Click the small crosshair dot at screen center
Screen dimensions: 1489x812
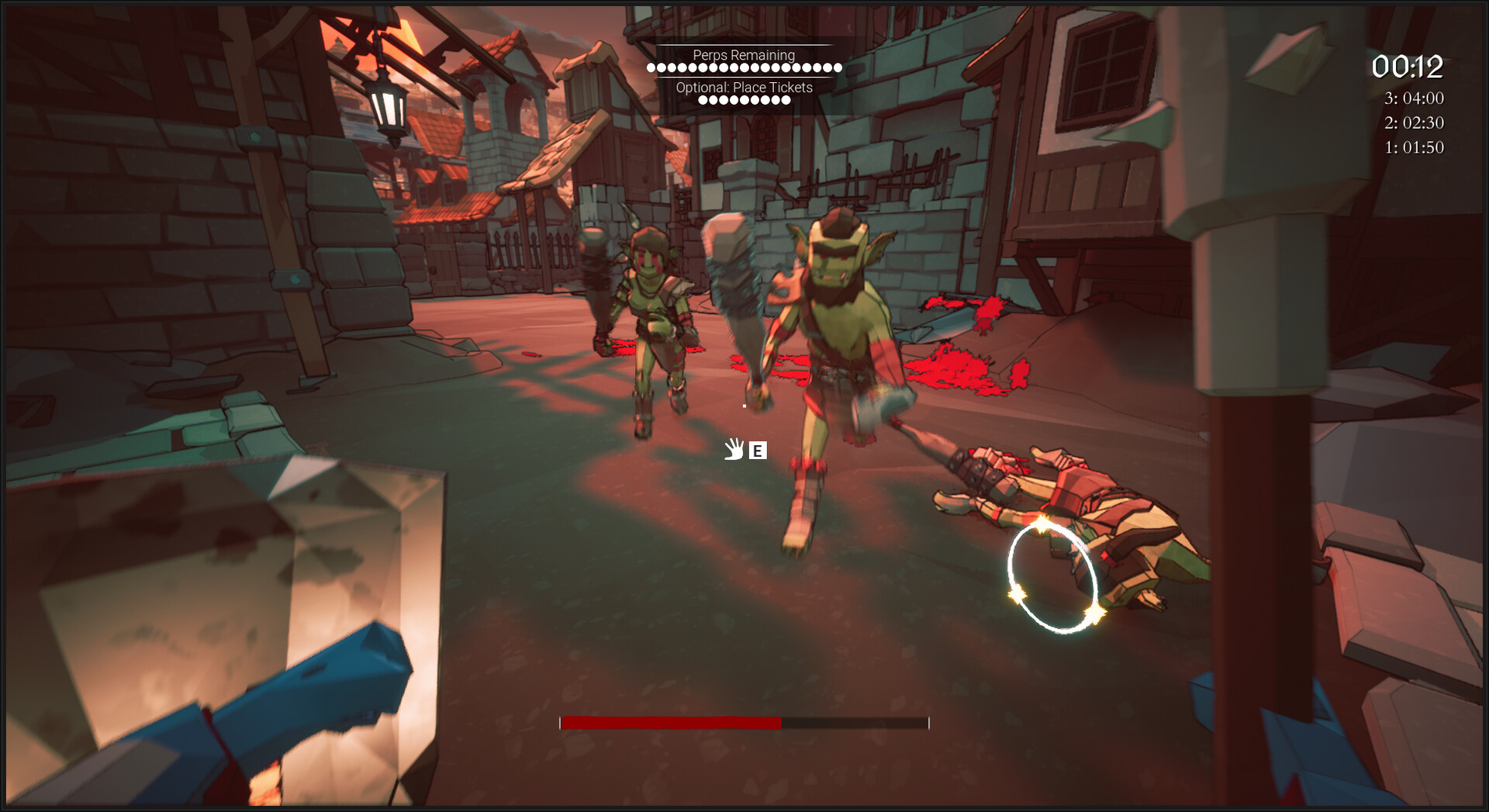pyautogui.click(x=743, y=406)
